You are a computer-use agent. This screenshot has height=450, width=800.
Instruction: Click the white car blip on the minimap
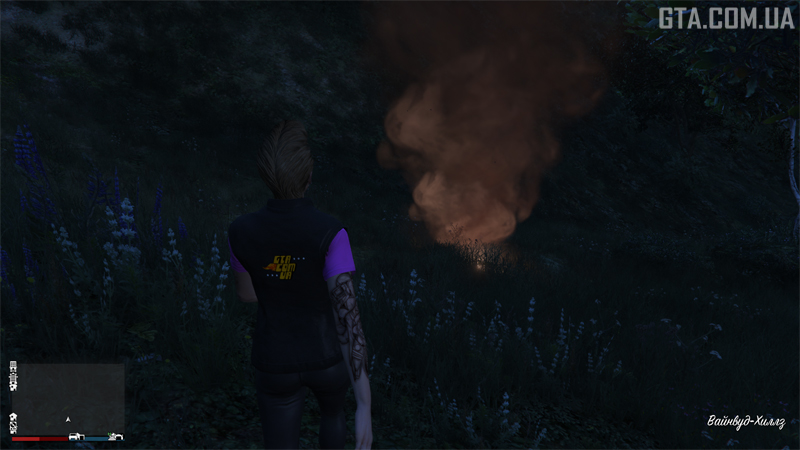[x=76, y=437]
